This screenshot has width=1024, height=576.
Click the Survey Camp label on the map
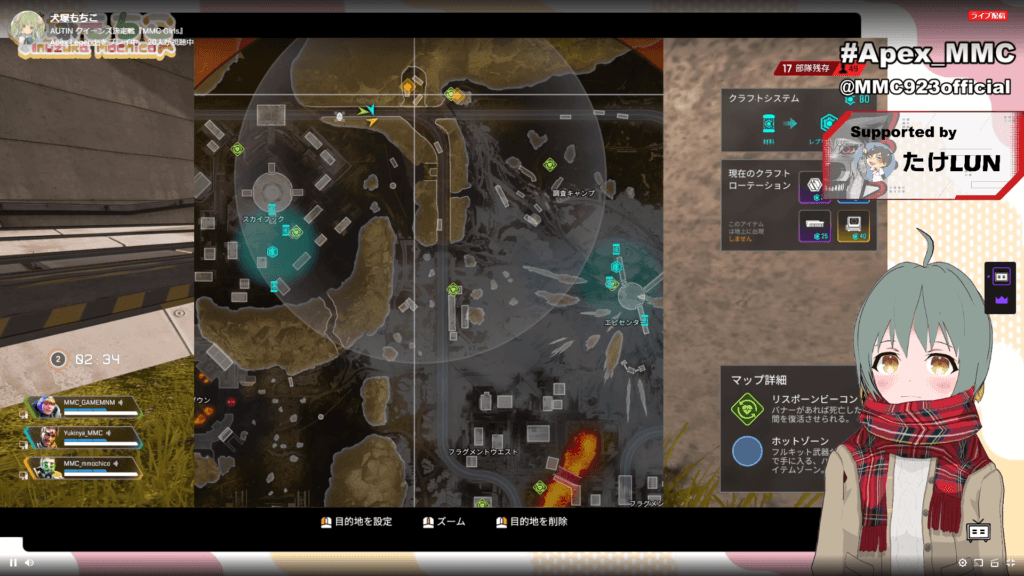pyautogui.click(x=573, y=192)
